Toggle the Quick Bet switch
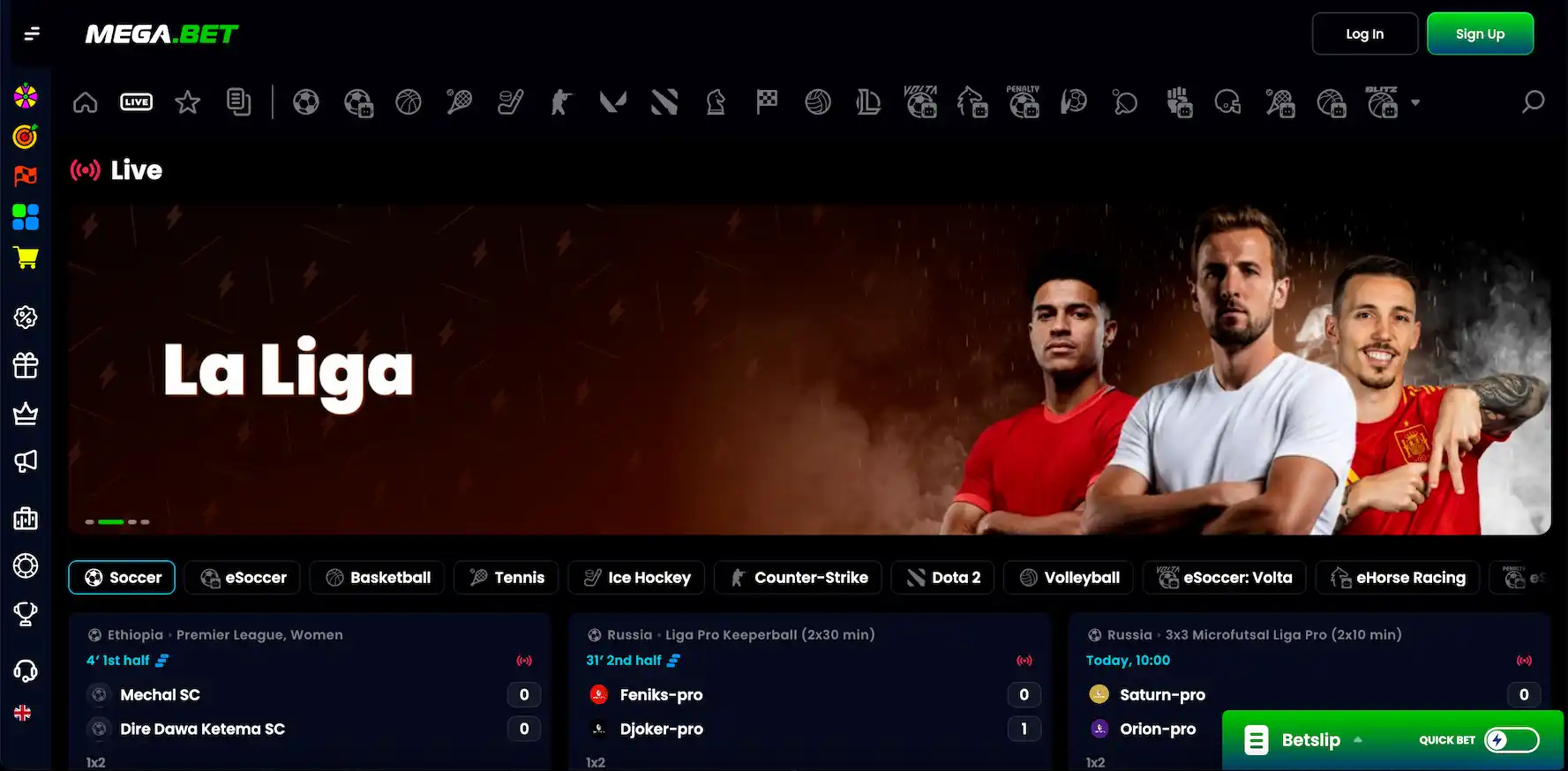The image size is (1568, 771). 1512,740
